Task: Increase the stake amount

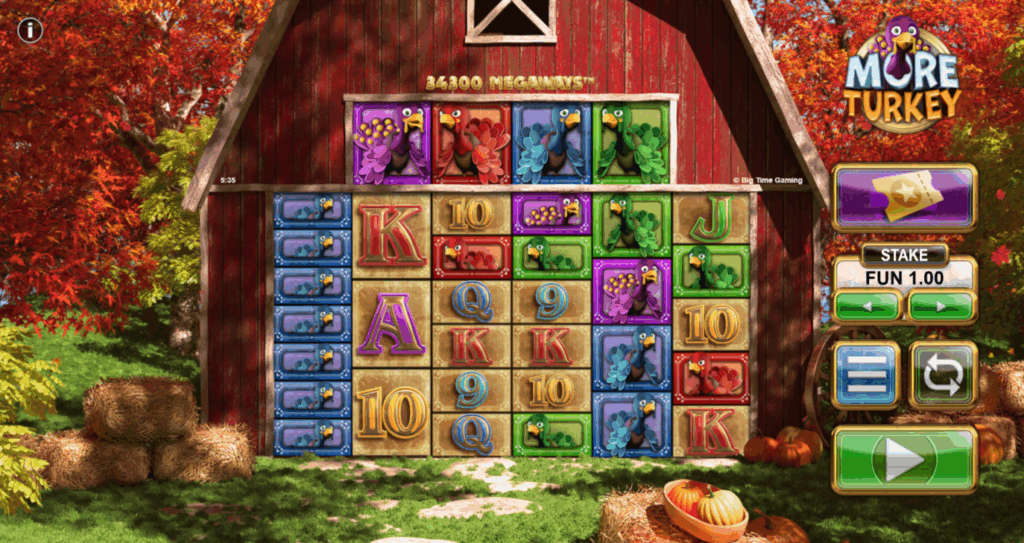Action: pos(941,305)
